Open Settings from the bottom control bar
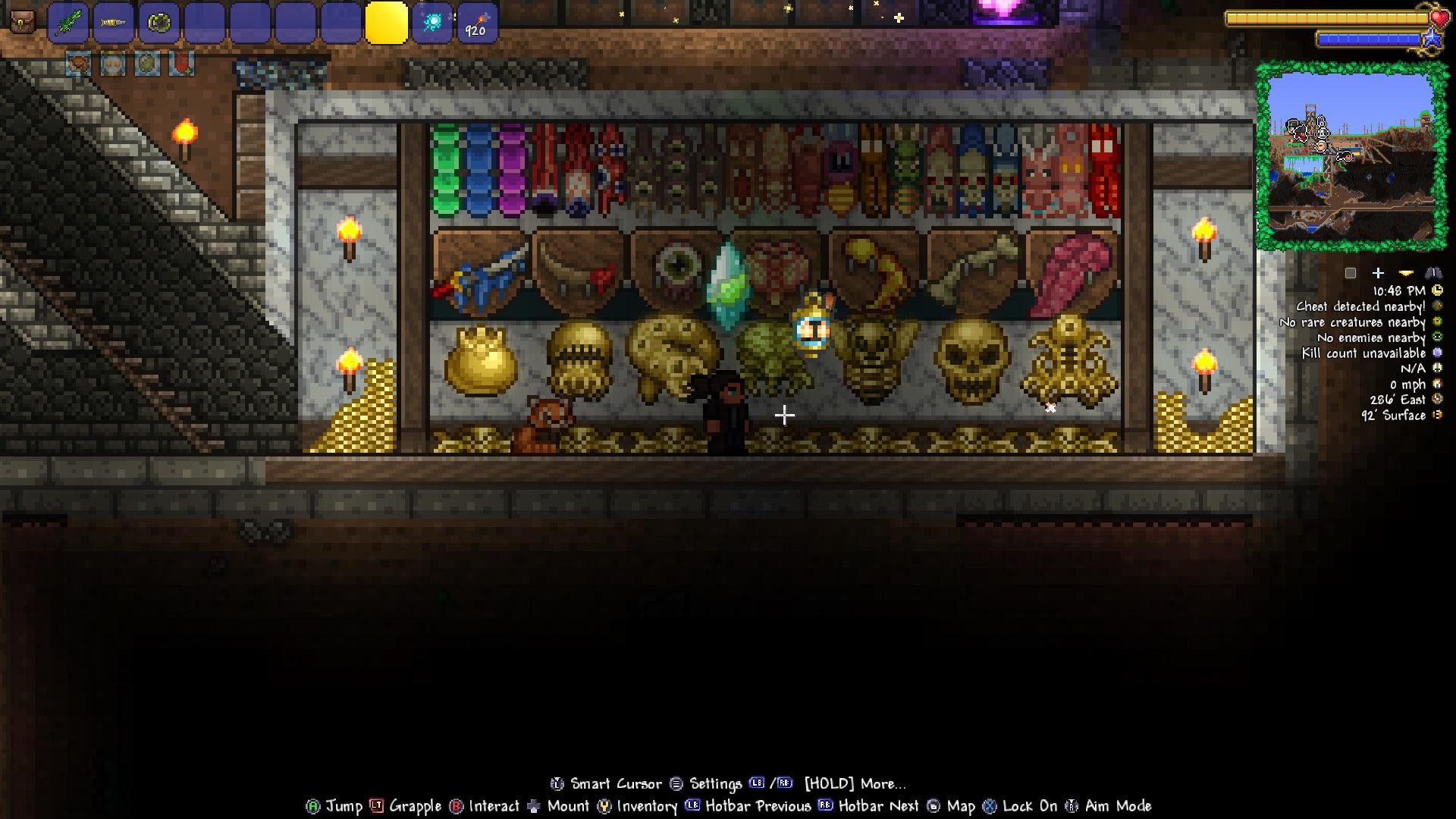The width and height of the screenshot is (1456, 819). coord(716,784)
